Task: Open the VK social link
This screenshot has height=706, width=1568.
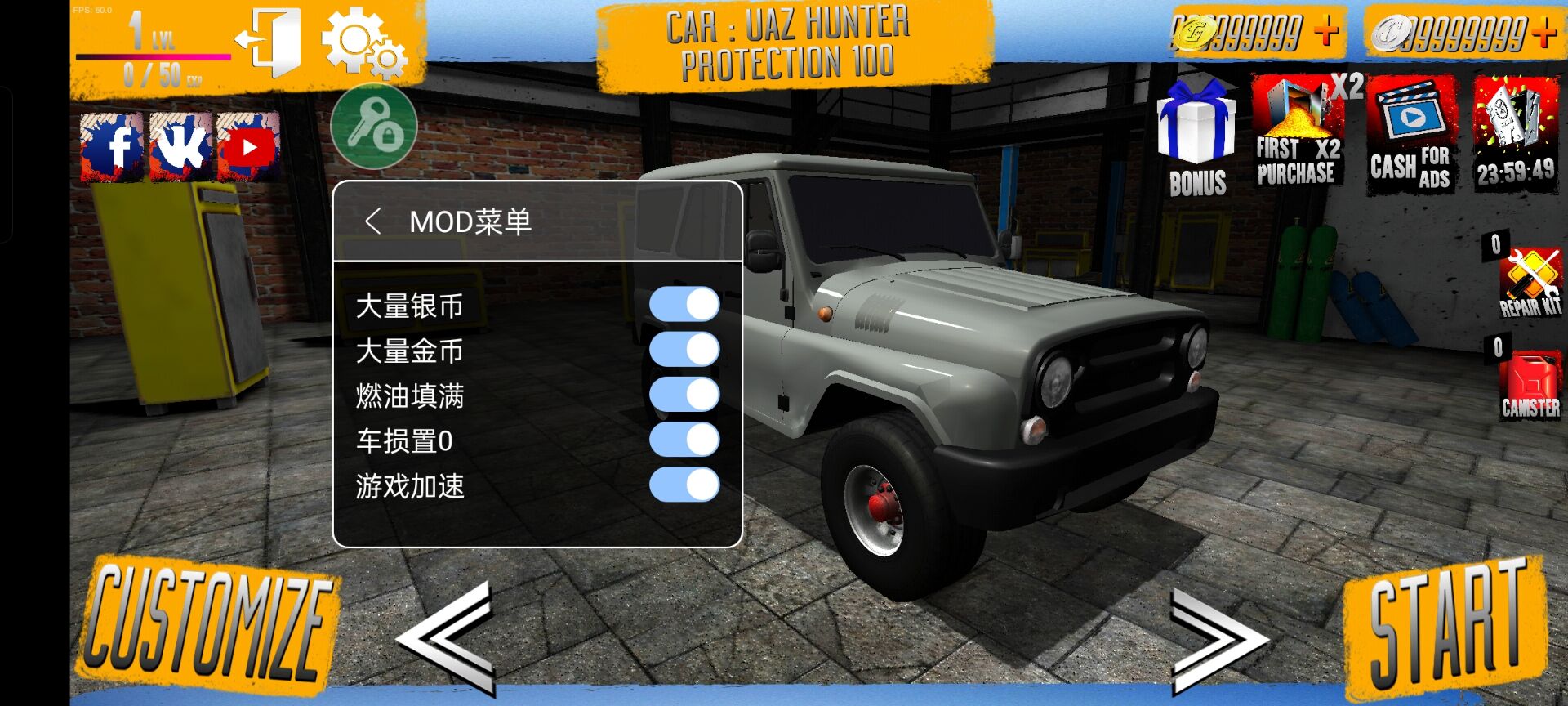Action: coord(181,148)
